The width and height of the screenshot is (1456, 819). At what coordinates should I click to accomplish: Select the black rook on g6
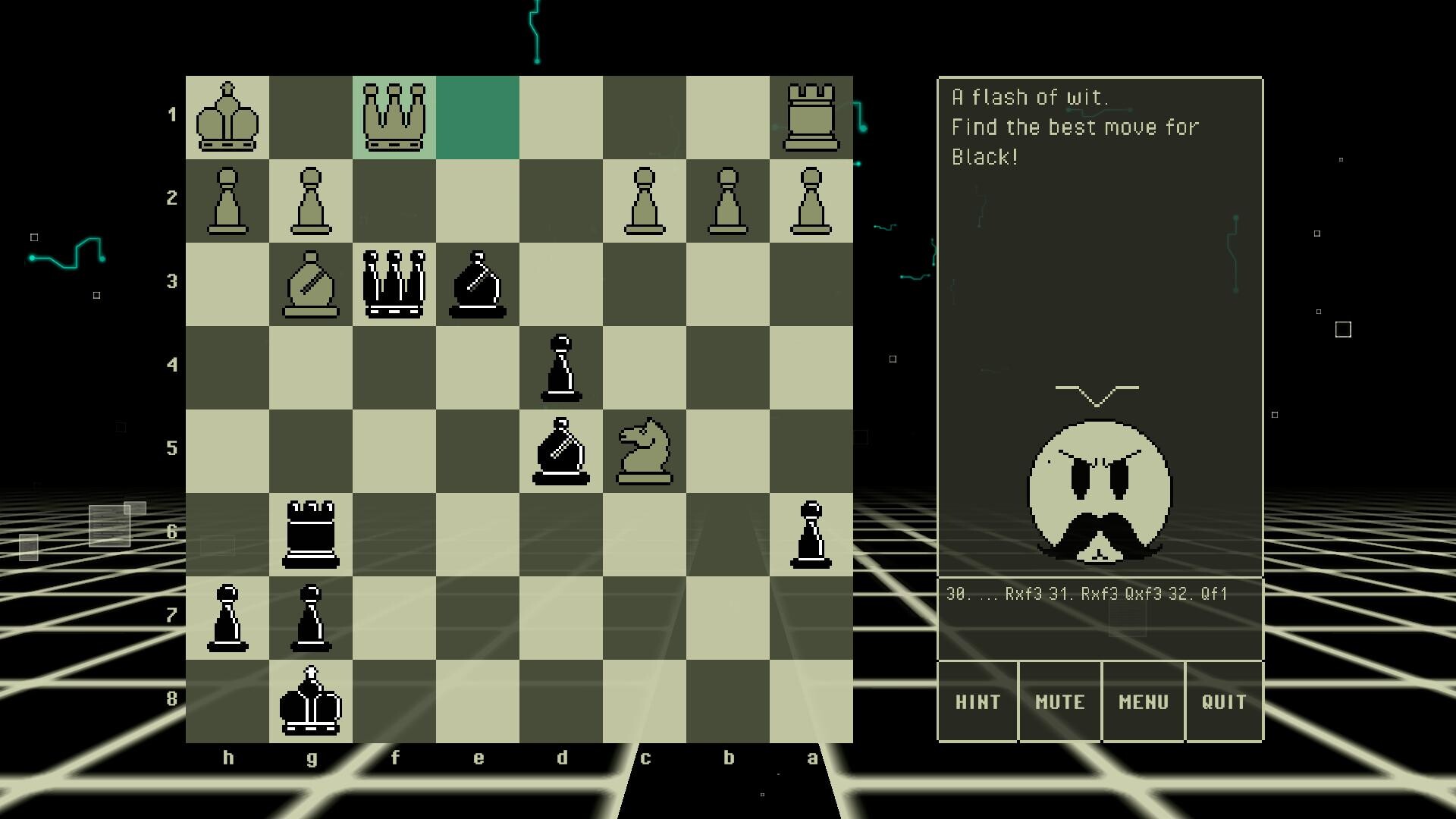tap(311, 535)
